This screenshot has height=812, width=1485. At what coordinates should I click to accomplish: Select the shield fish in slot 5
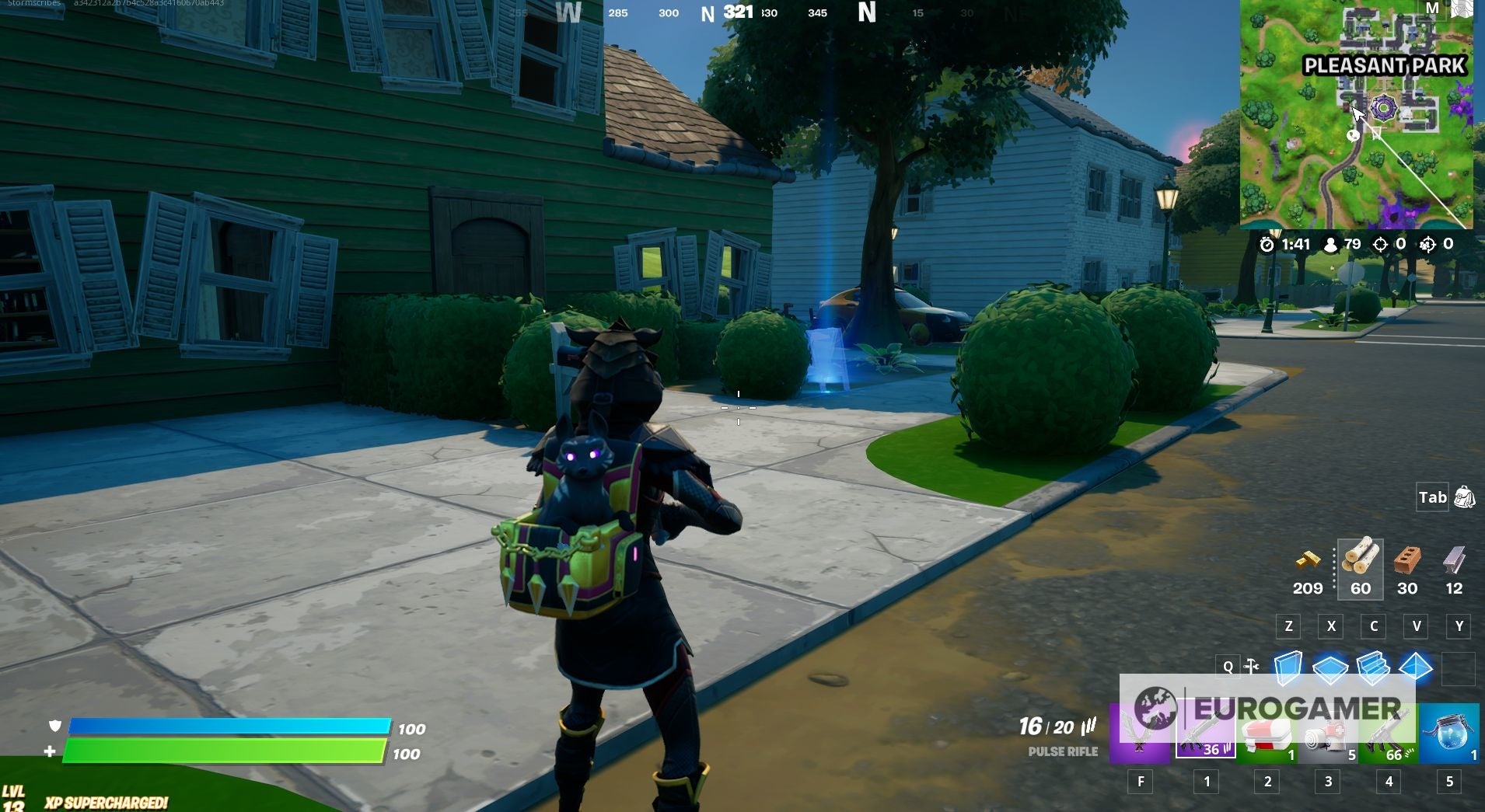point(1448,729)
